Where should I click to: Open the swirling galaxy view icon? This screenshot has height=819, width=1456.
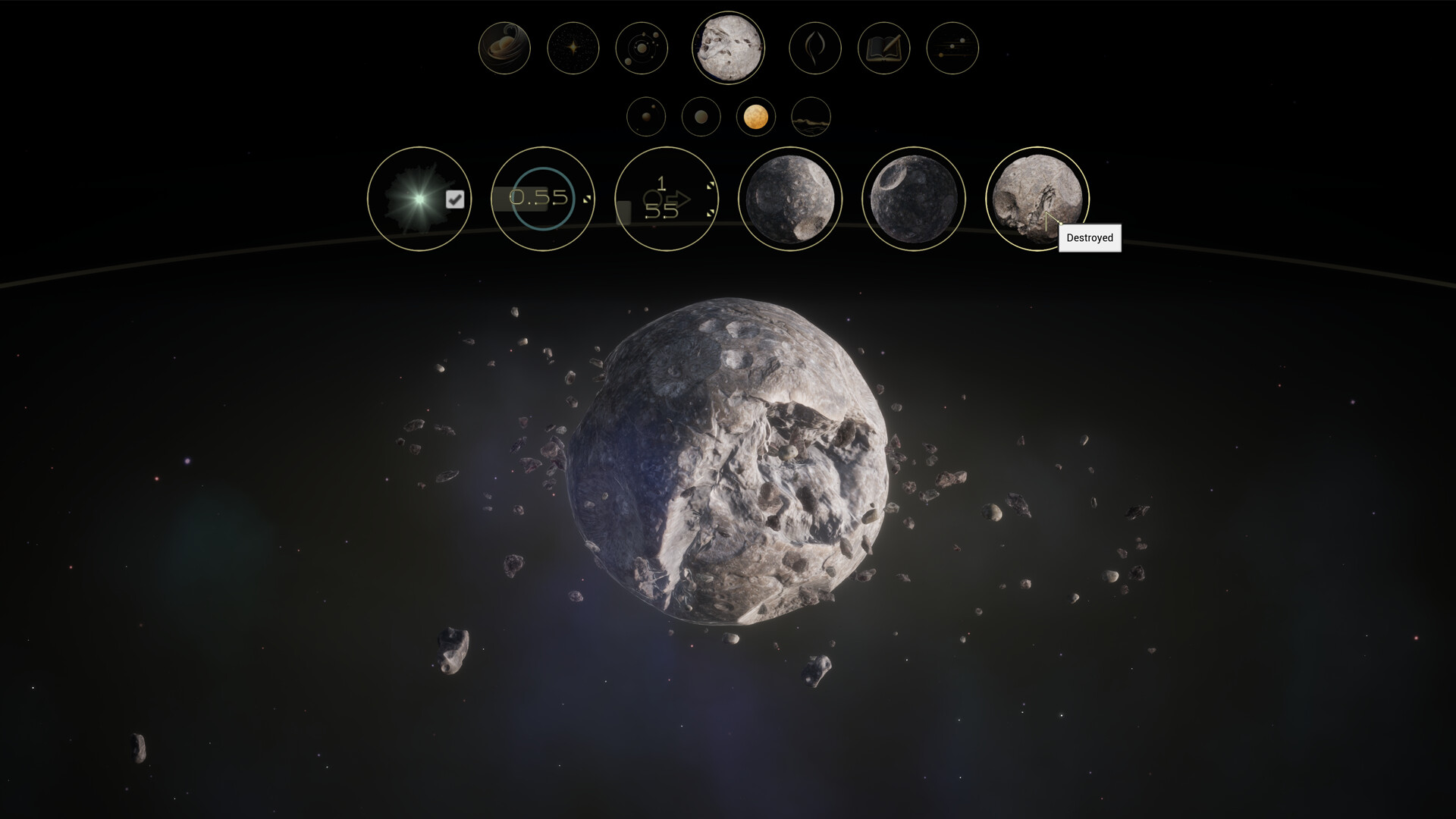[504, 48]
